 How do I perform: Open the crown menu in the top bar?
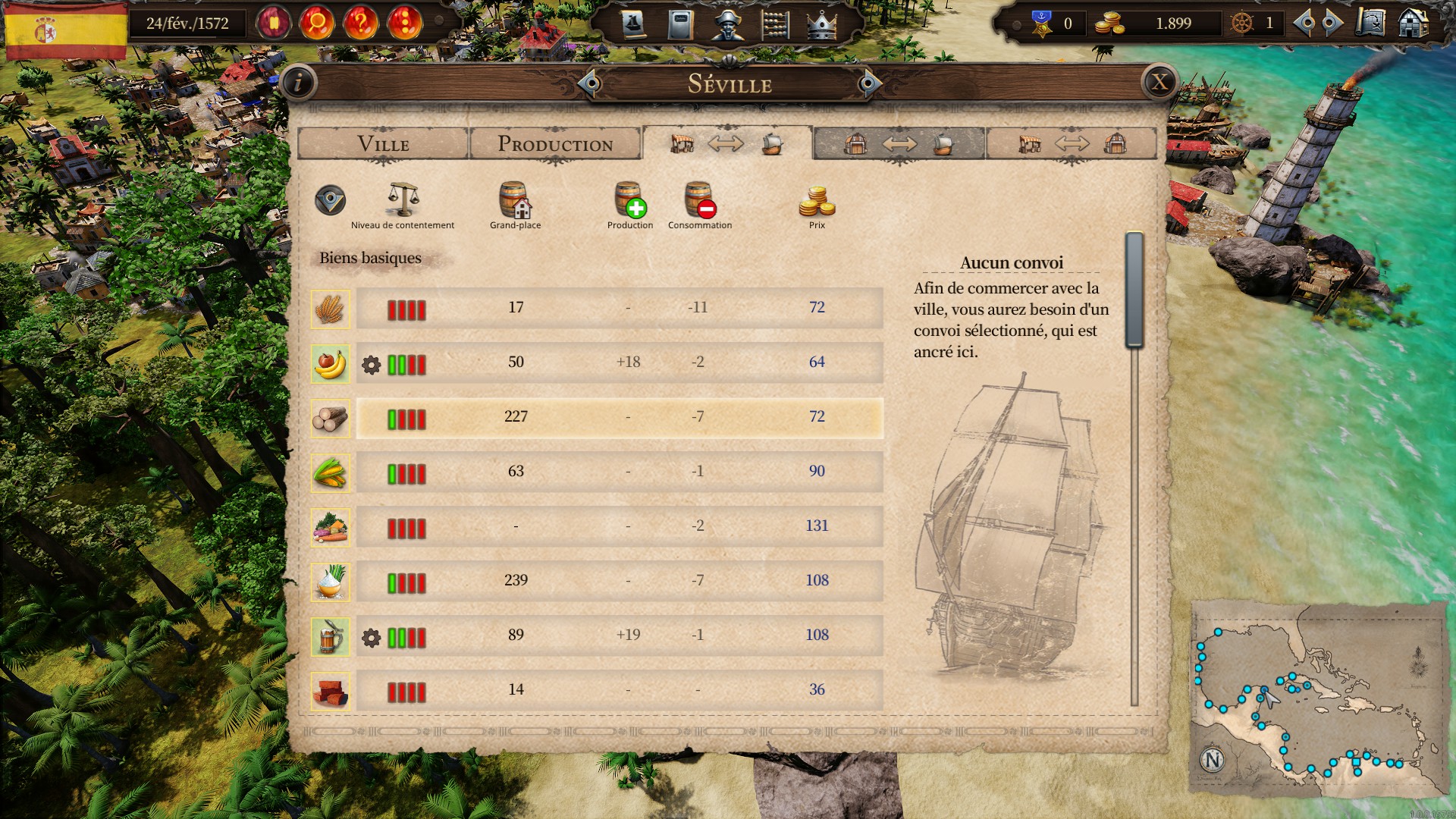click(x=821, y=25)
